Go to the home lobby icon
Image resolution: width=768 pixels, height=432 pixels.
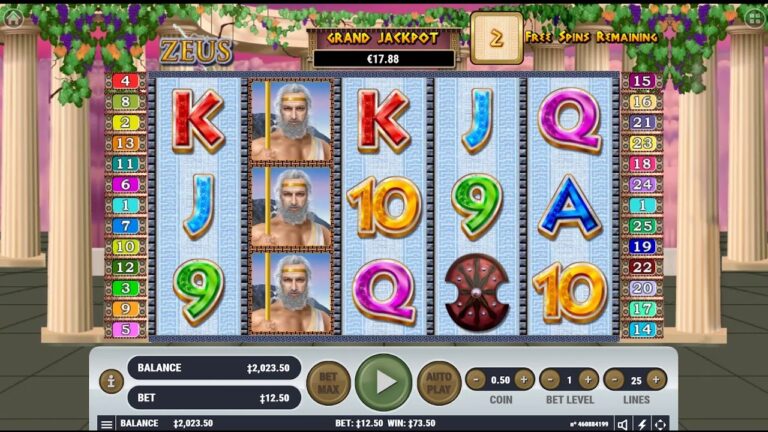13,17
